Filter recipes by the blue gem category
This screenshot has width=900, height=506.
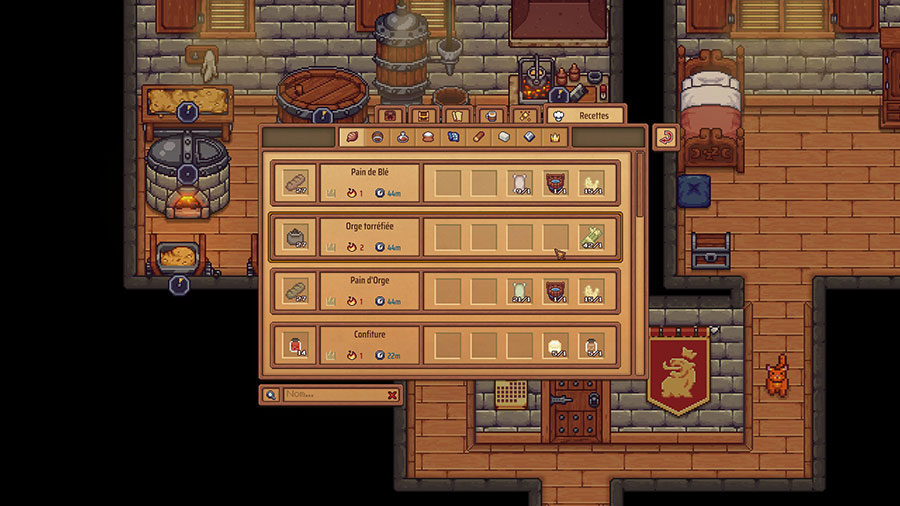click(x=530, y=137)
